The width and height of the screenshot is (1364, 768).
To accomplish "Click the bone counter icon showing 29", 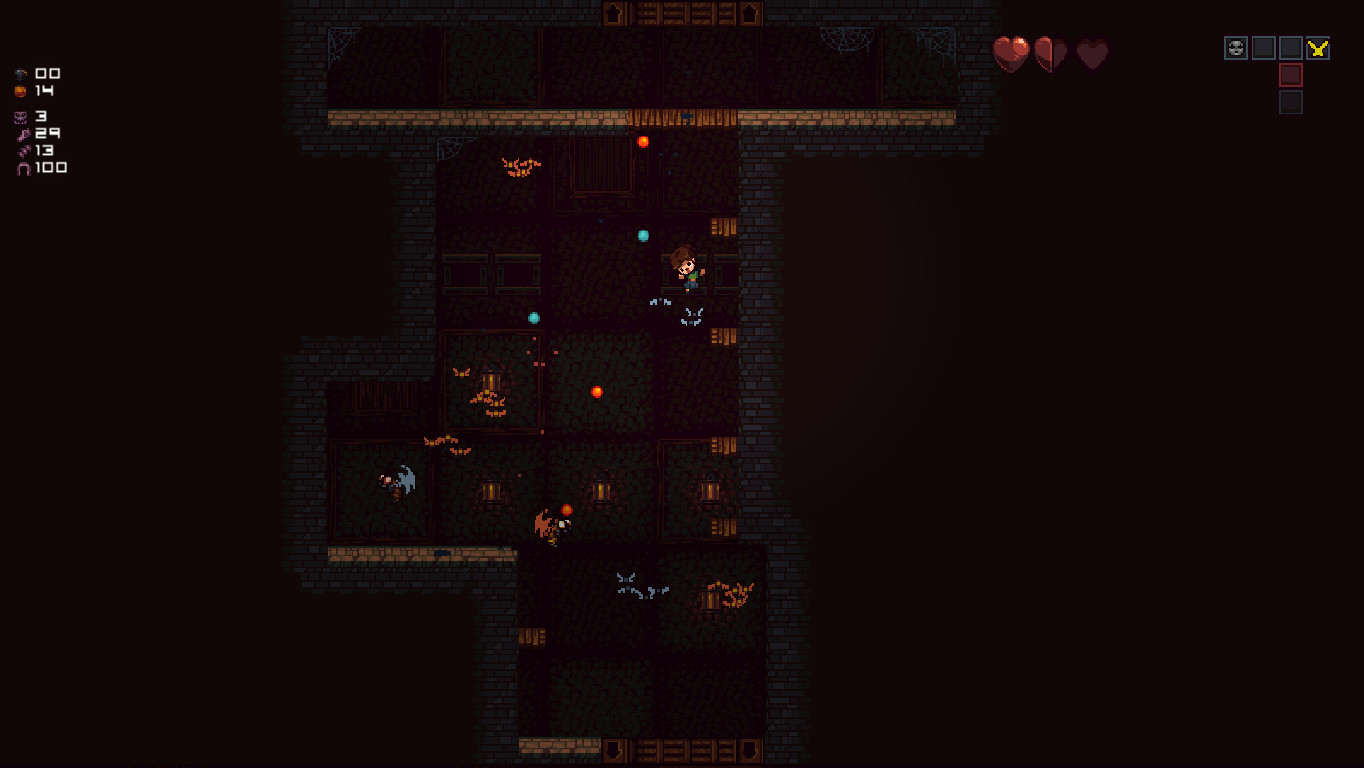I will (23, 135).
